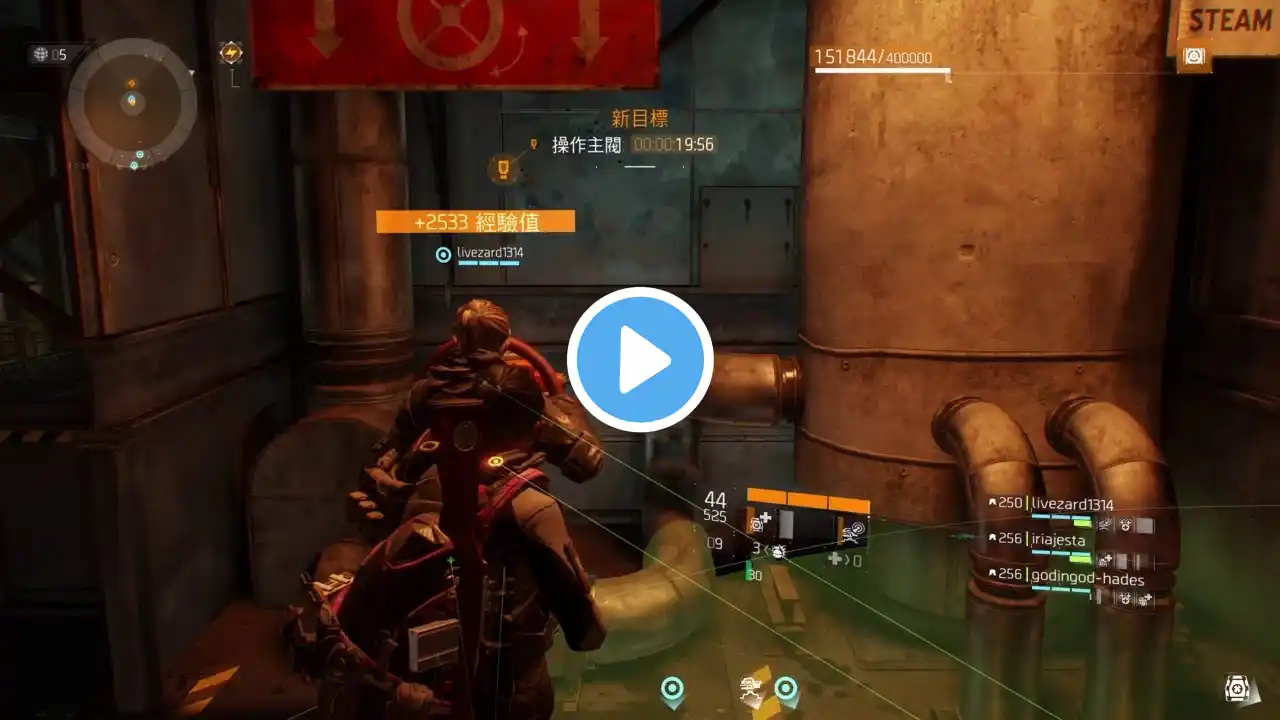The width and height of the screenshot is (1280, 720).
Task: Select group member iriajesta in the list
Action: (x=1057, y=540)
